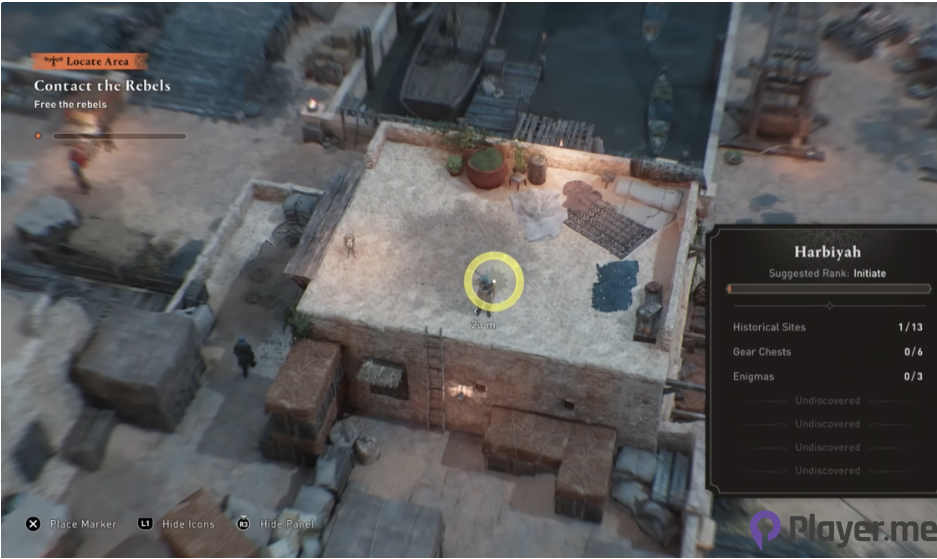Choose the Gear Chests row
937x559 pixels.
click(x=827, y=352)
